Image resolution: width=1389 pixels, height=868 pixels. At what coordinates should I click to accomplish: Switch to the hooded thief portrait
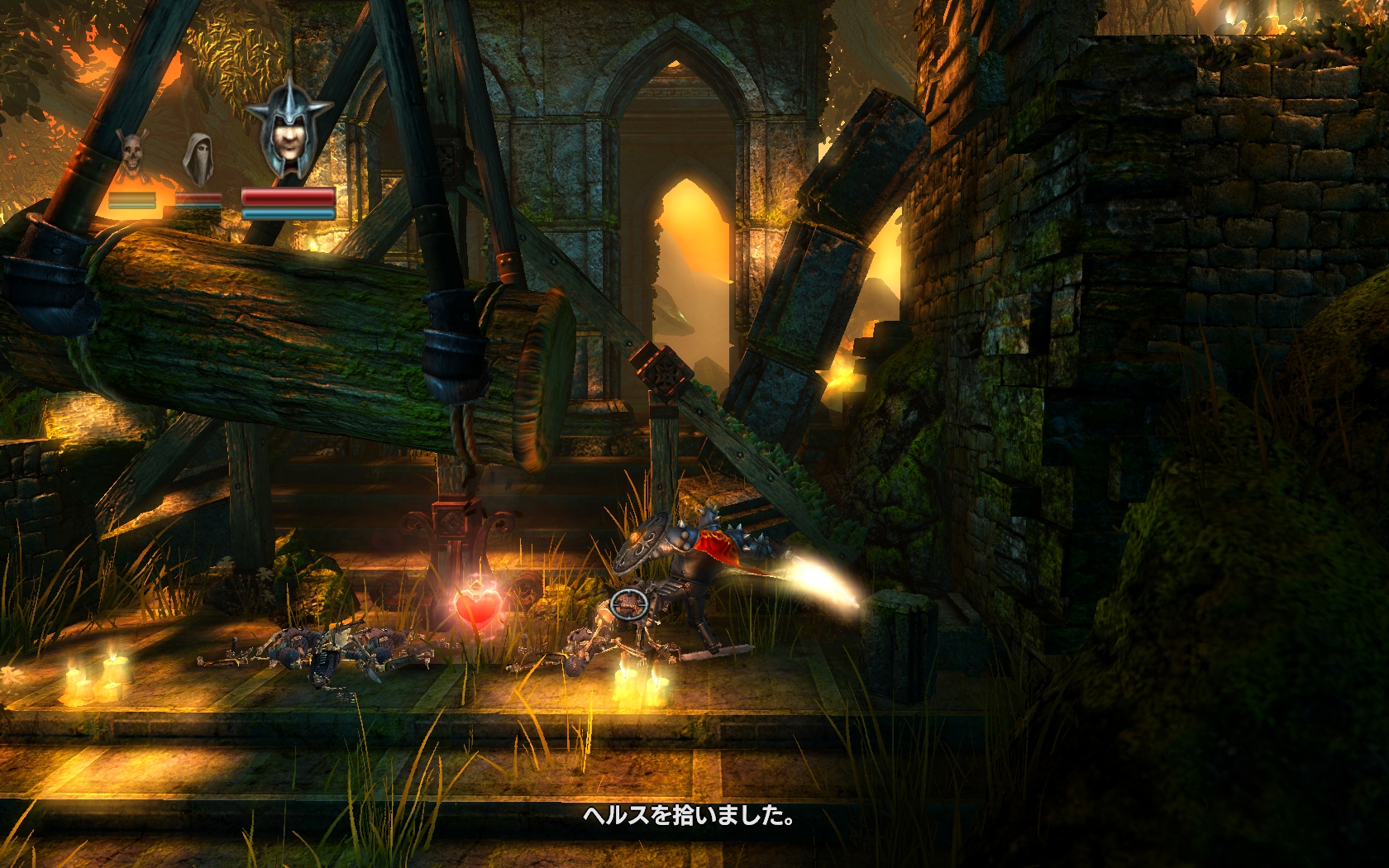(x=197, y=158)
